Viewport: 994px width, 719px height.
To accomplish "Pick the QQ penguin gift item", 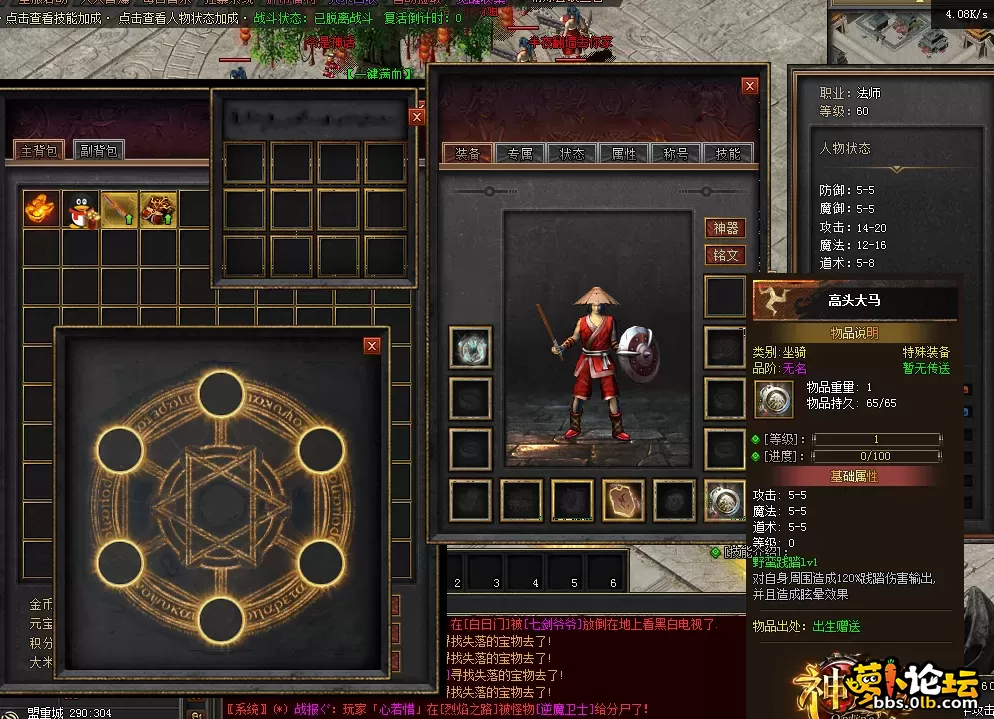I will [x=81, y=210].
